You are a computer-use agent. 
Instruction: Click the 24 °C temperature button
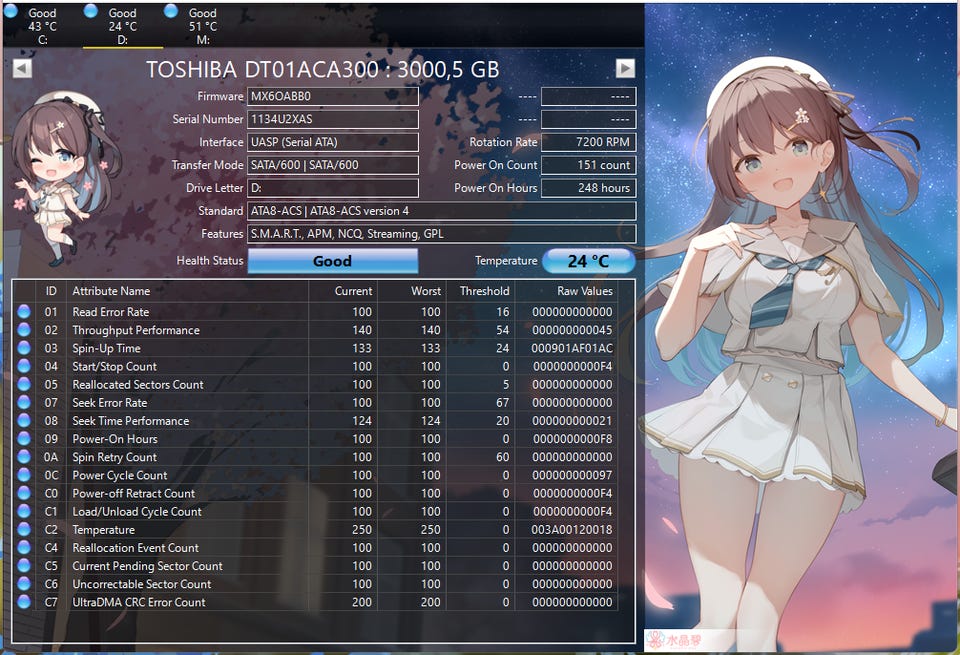588,261
